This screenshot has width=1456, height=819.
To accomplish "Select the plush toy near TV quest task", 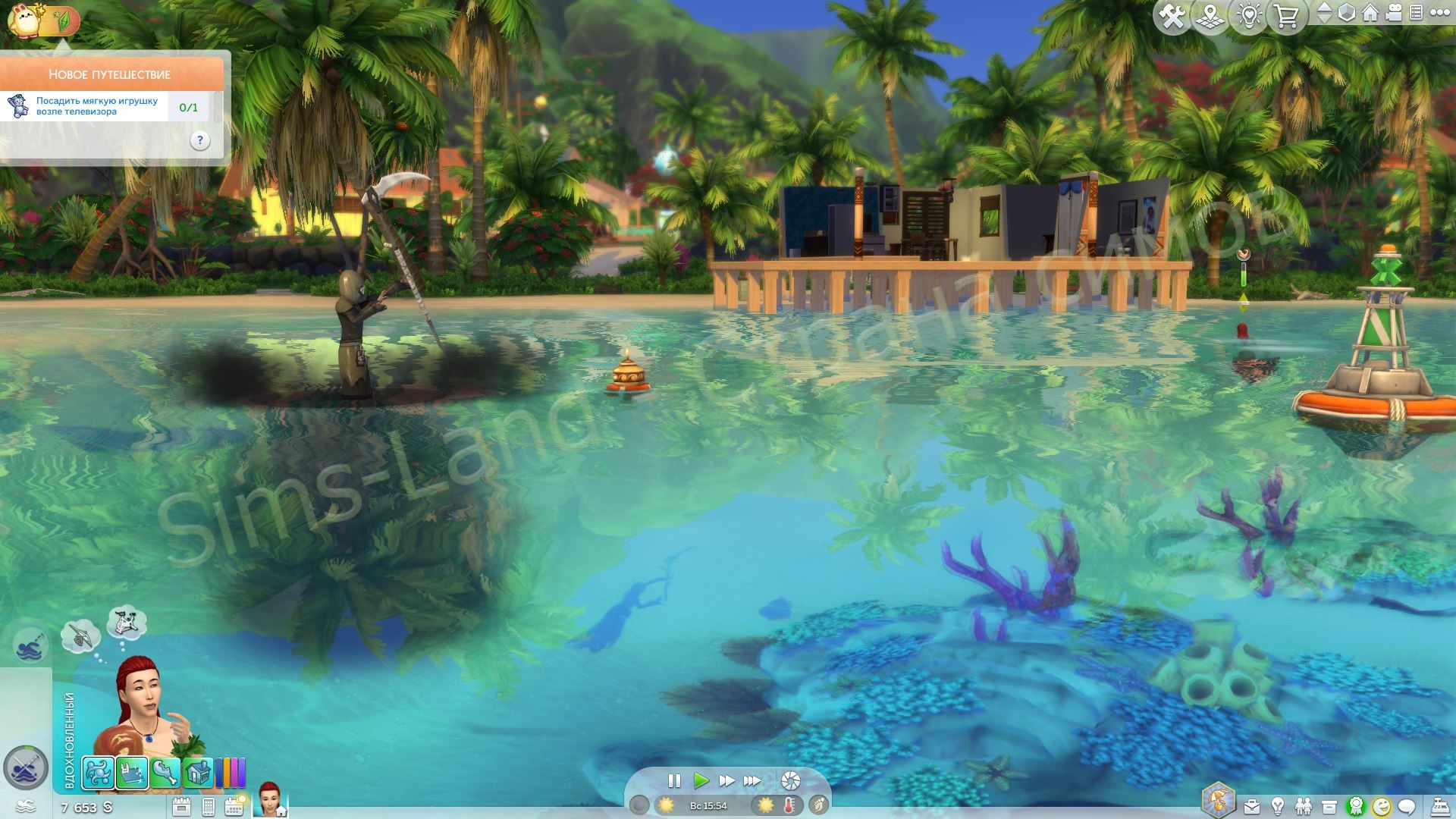I will pos(97,106).
